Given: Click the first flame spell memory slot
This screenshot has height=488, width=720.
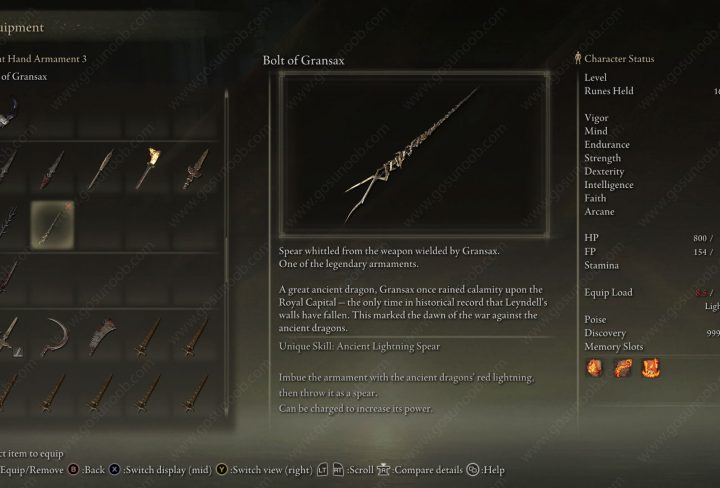Looking at the screenshot, I should tap(594, 368).
